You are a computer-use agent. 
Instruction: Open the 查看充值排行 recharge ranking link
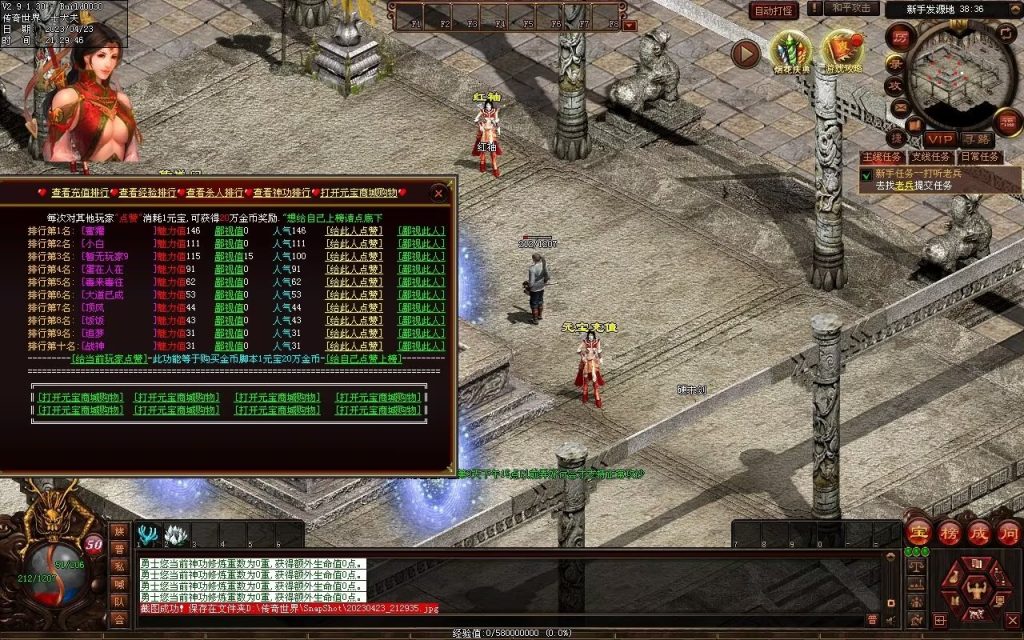pyautogui.click(x=81, y=193)
